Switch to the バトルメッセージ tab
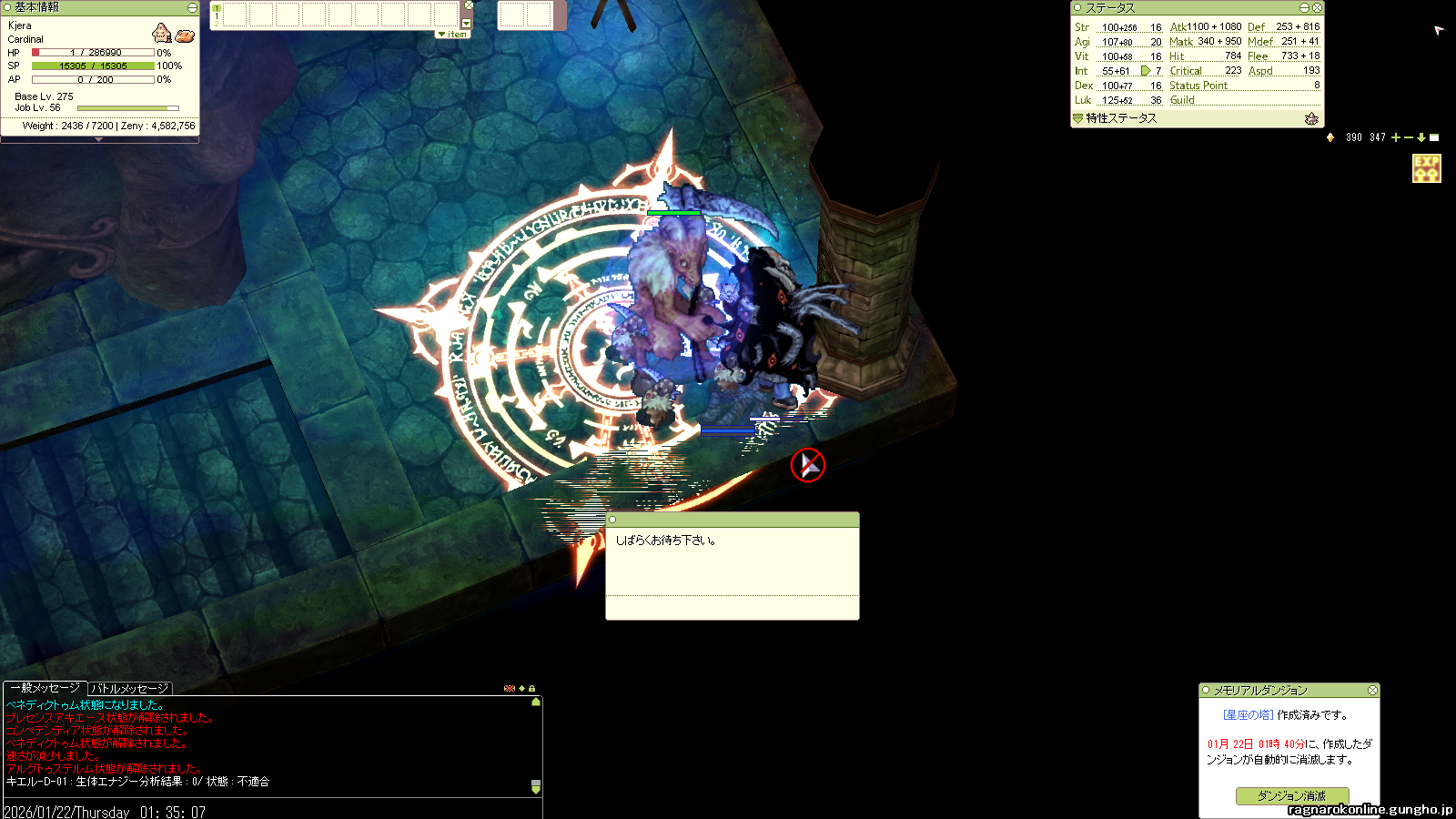 coord(130,689)
